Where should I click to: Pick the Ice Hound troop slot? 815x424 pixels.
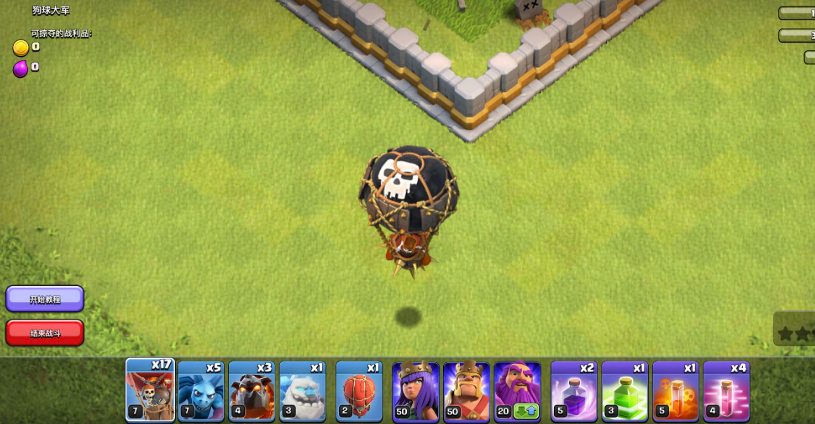(302, 390)
